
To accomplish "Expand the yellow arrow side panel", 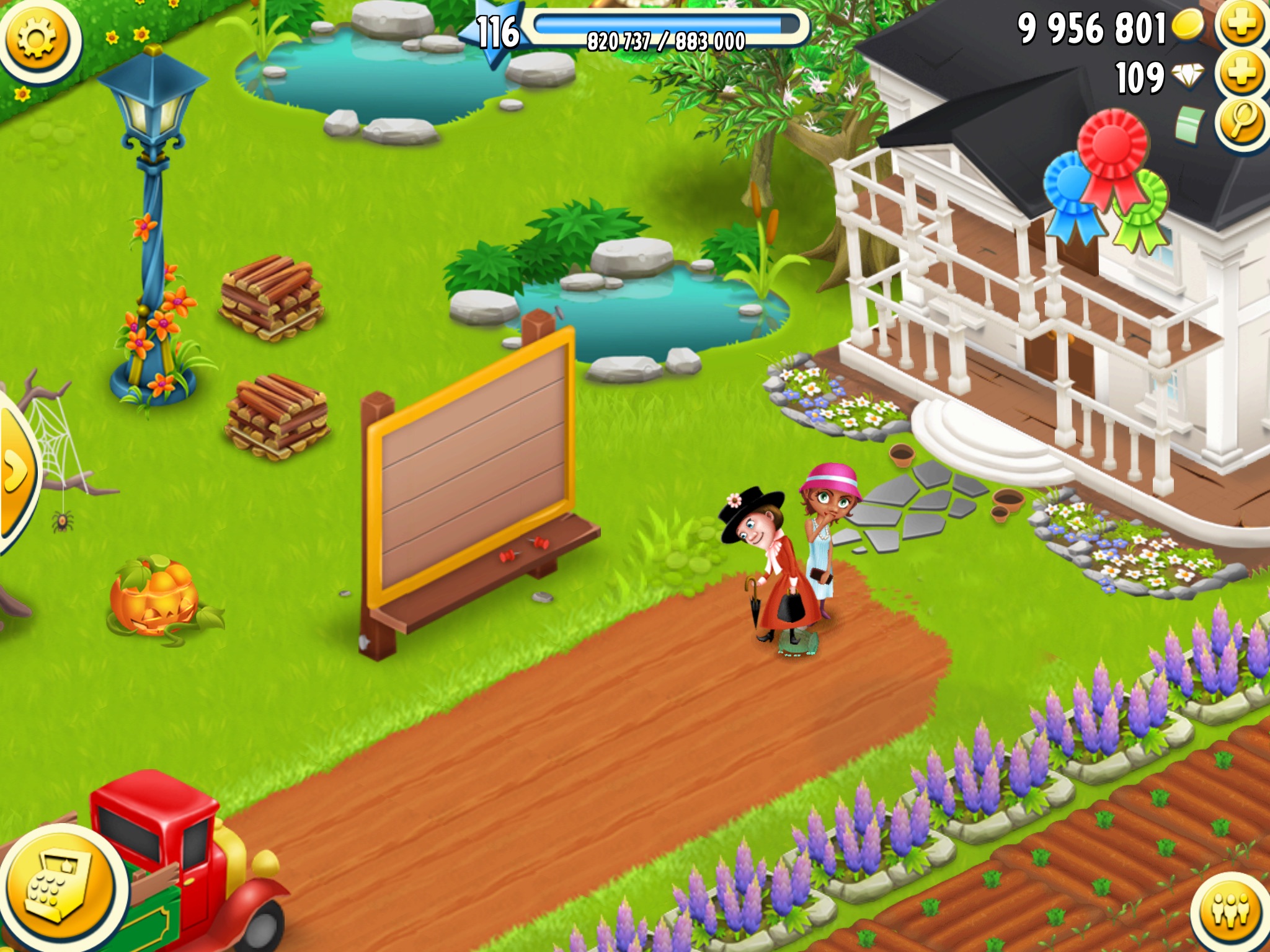I will [x=16, y=471].
